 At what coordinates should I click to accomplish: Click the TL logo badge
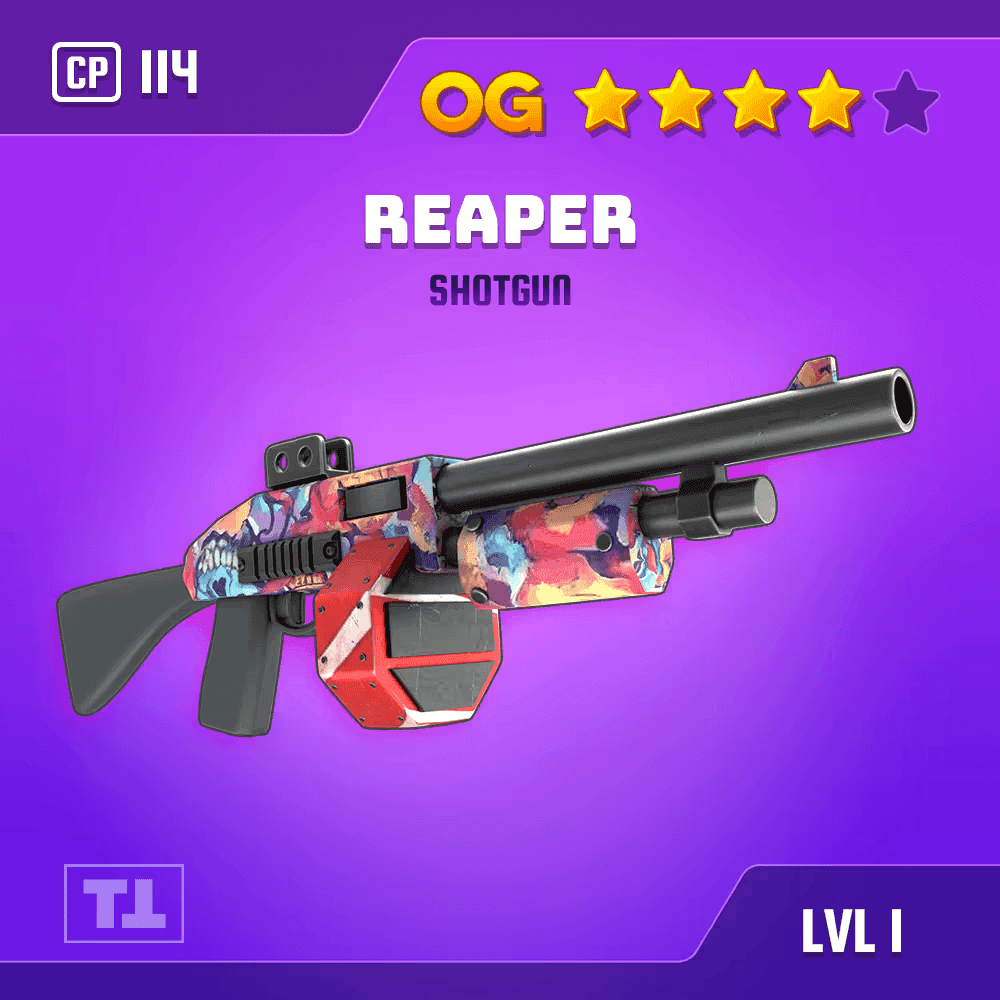124,903
